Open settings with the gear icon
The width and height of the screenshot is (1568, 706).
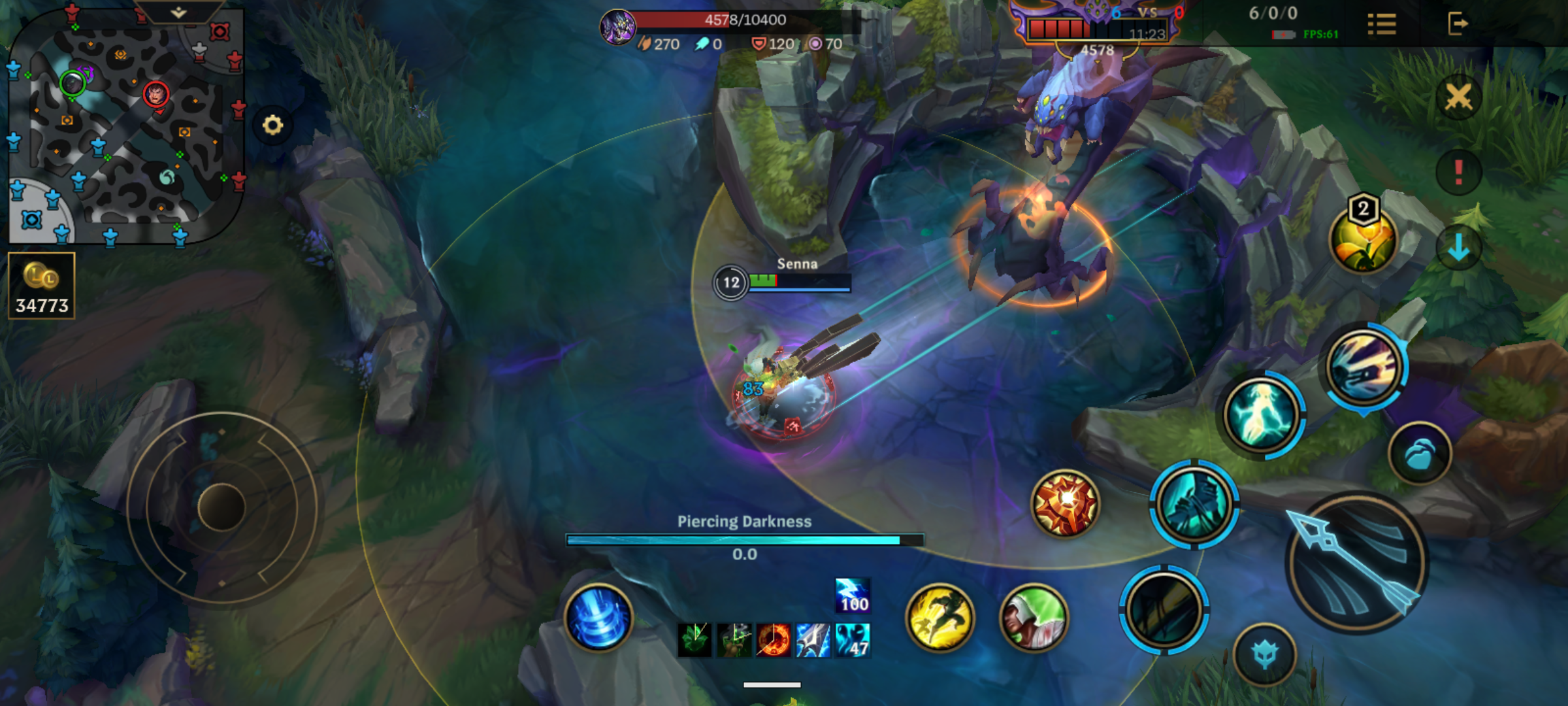272,125
